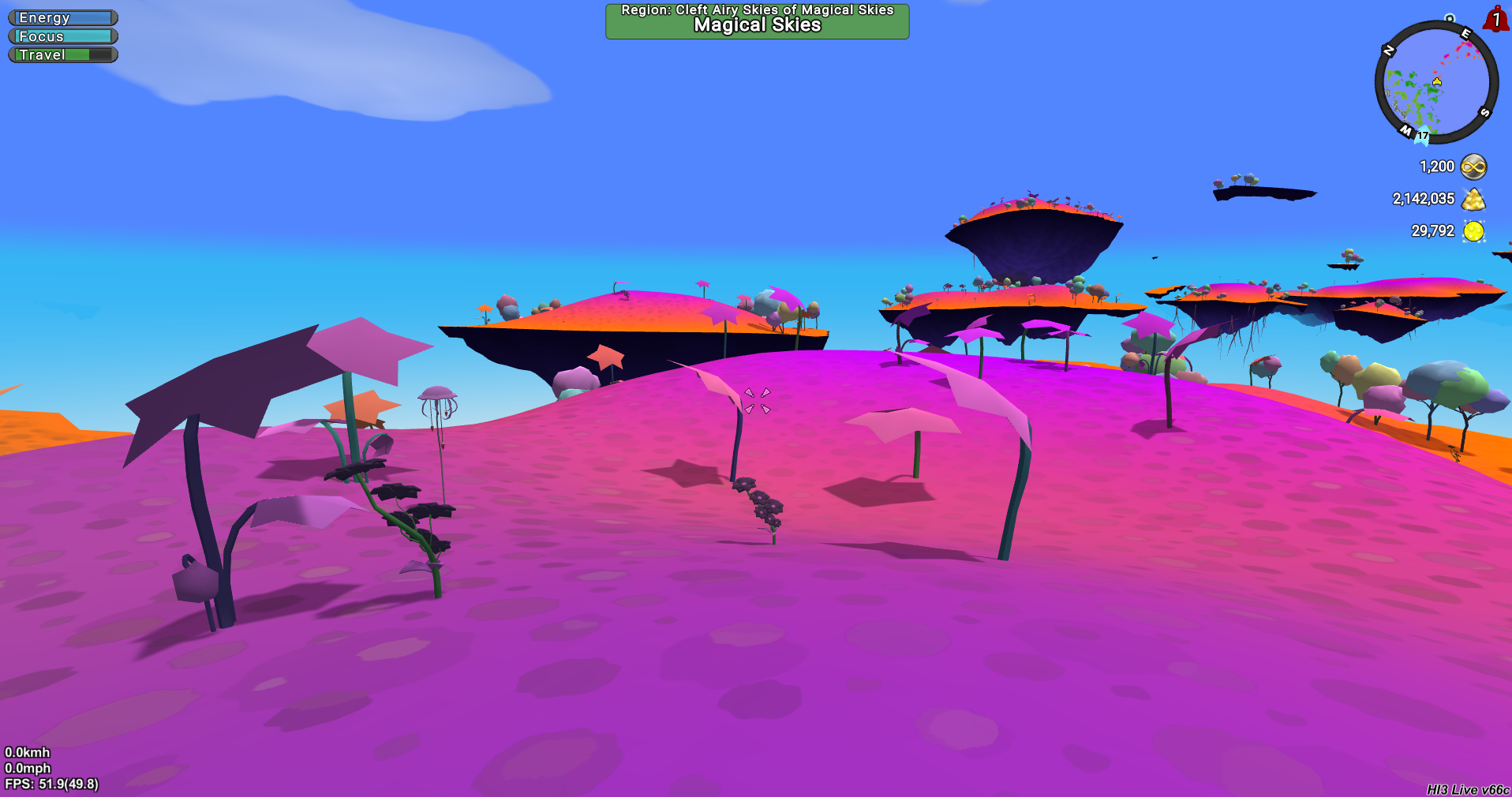The width and height of the screenshot is (1512, 797).
Task: Click the small ring marker above minimap
Action: pos(1450,17)
